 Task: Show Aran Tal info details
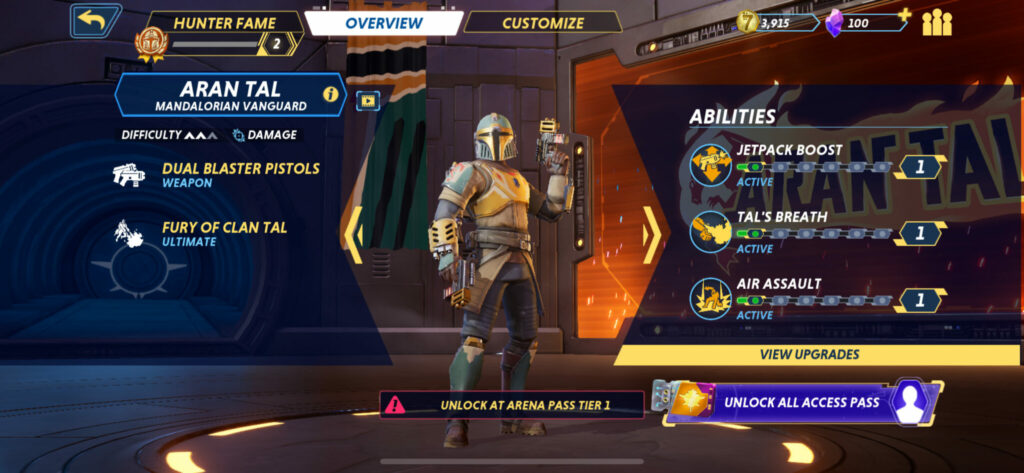tap(330, 95)
